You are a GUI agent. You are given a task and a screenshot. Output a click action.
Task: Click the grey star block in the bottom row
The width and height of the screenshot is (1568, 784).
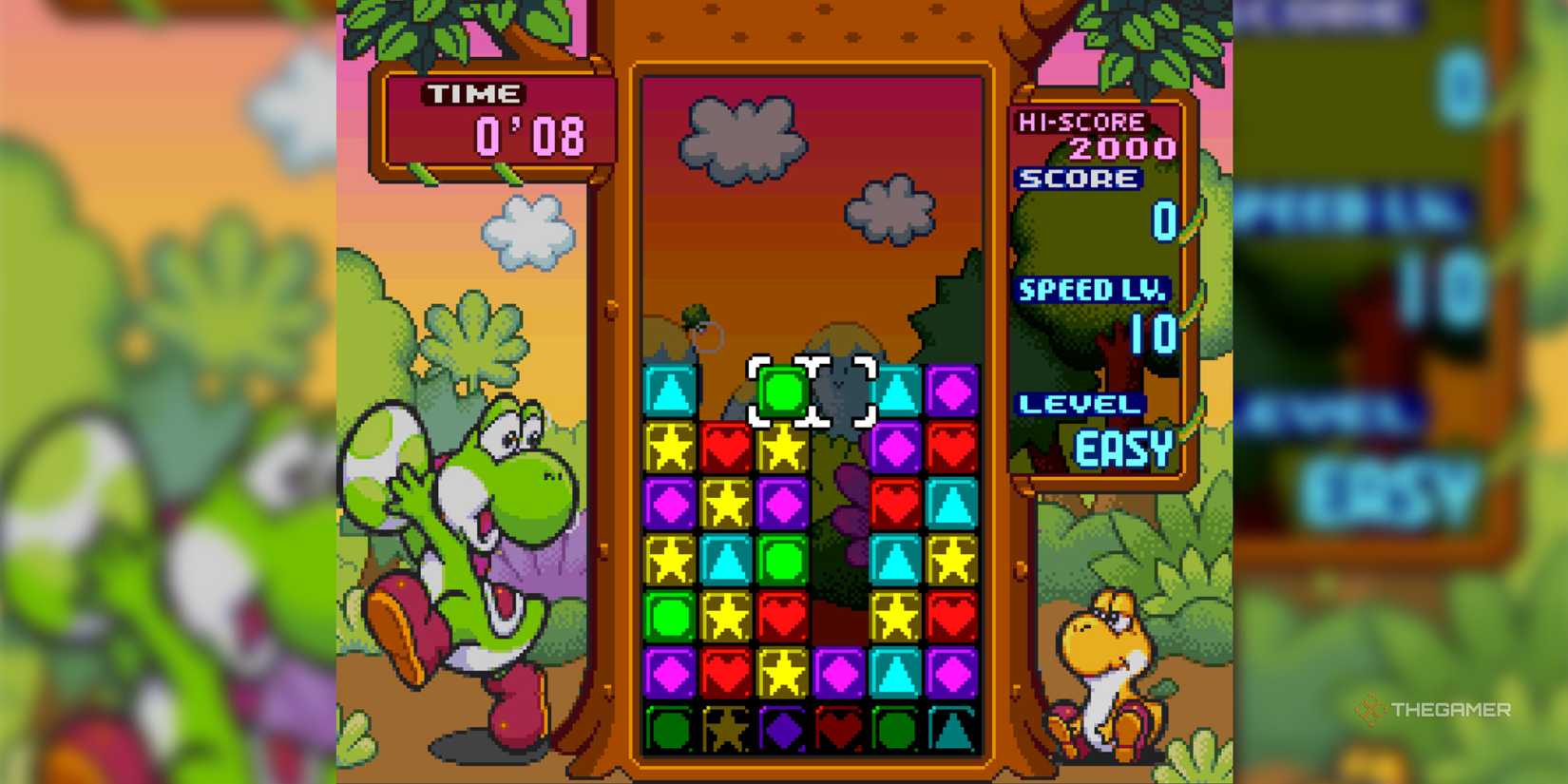pos(725,730)
